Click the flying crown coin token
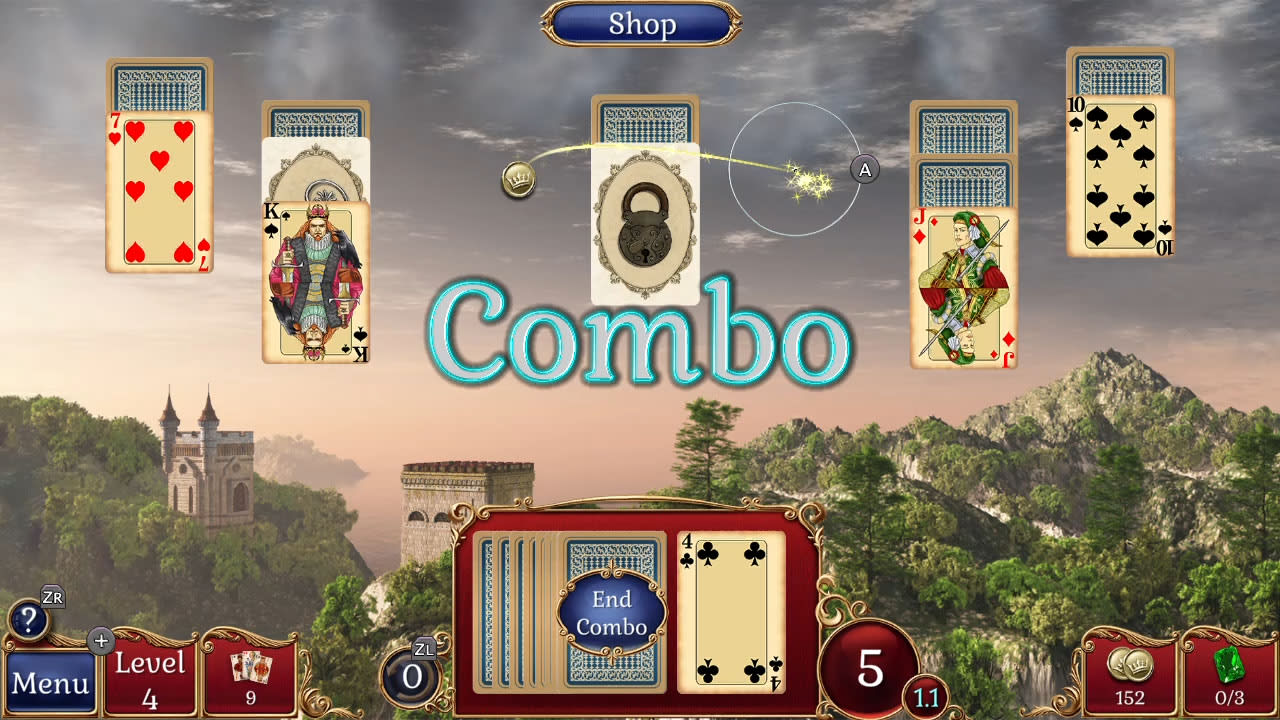The height and width of the screenshot is (720, 1280). (520, 181)
